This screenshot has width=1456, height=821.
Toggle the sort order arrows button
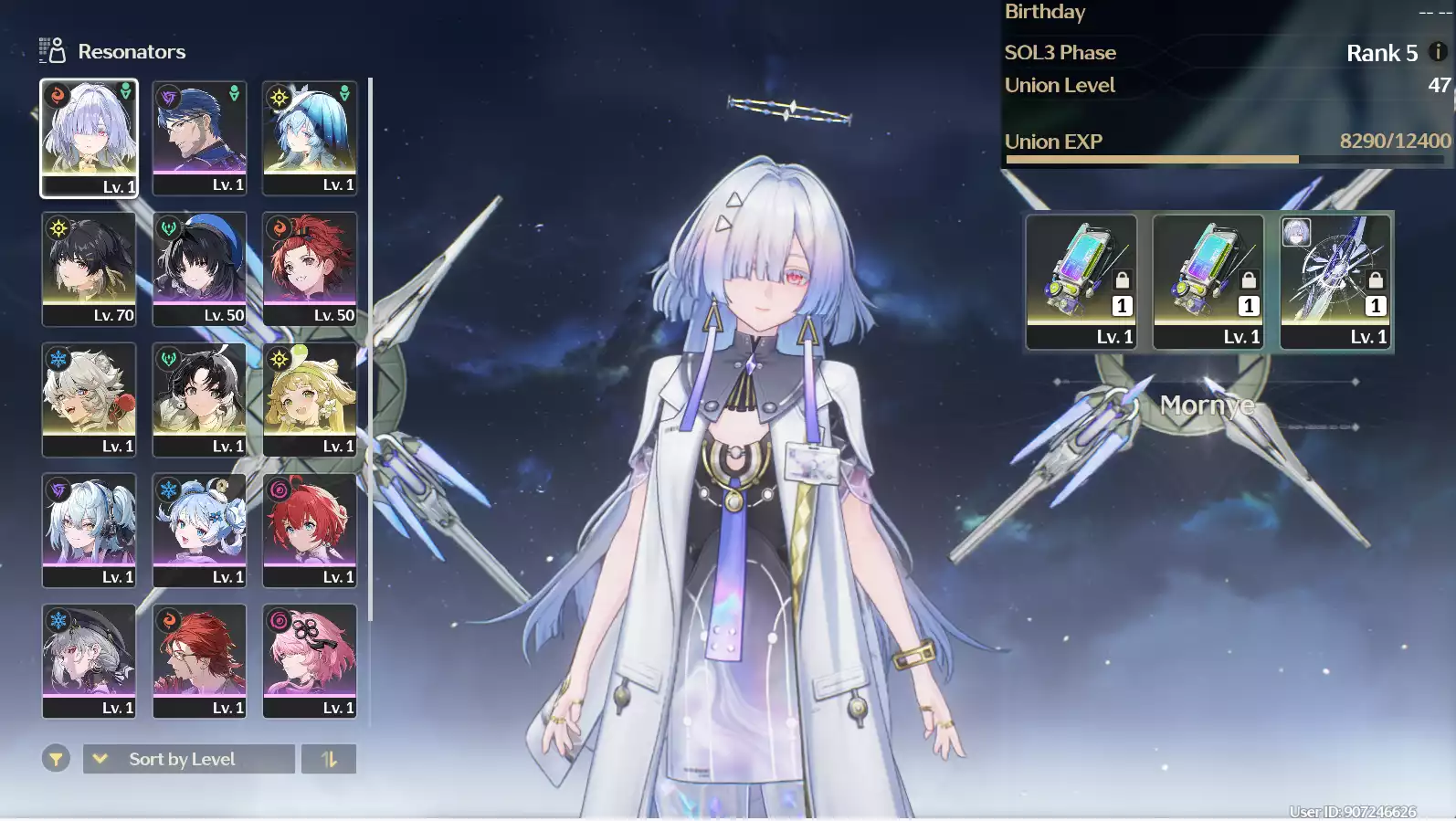pyautogui.click(x=329, y=759)
